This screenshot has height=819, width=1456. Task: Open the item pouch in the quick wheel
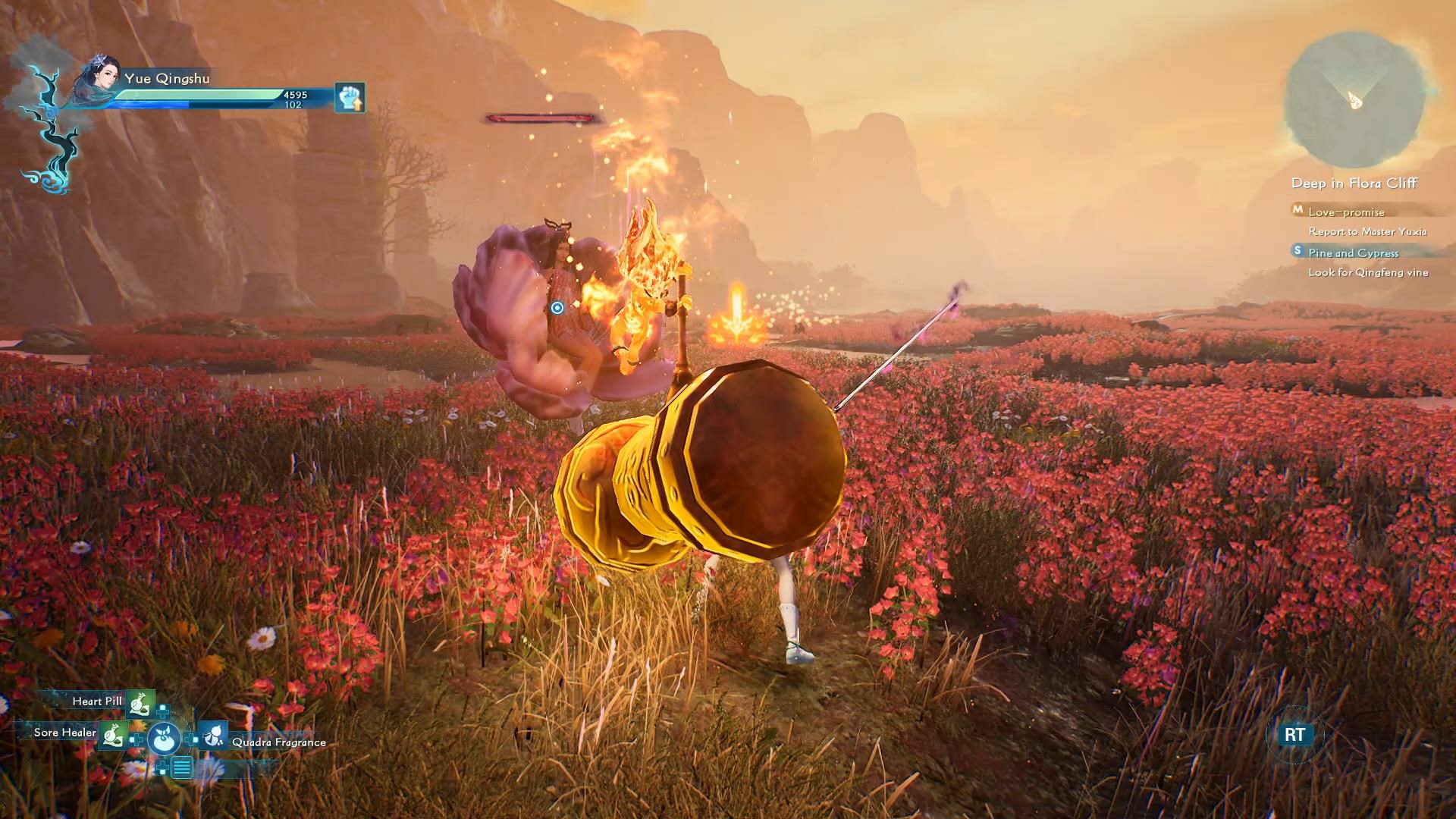(x=164, y=737)
